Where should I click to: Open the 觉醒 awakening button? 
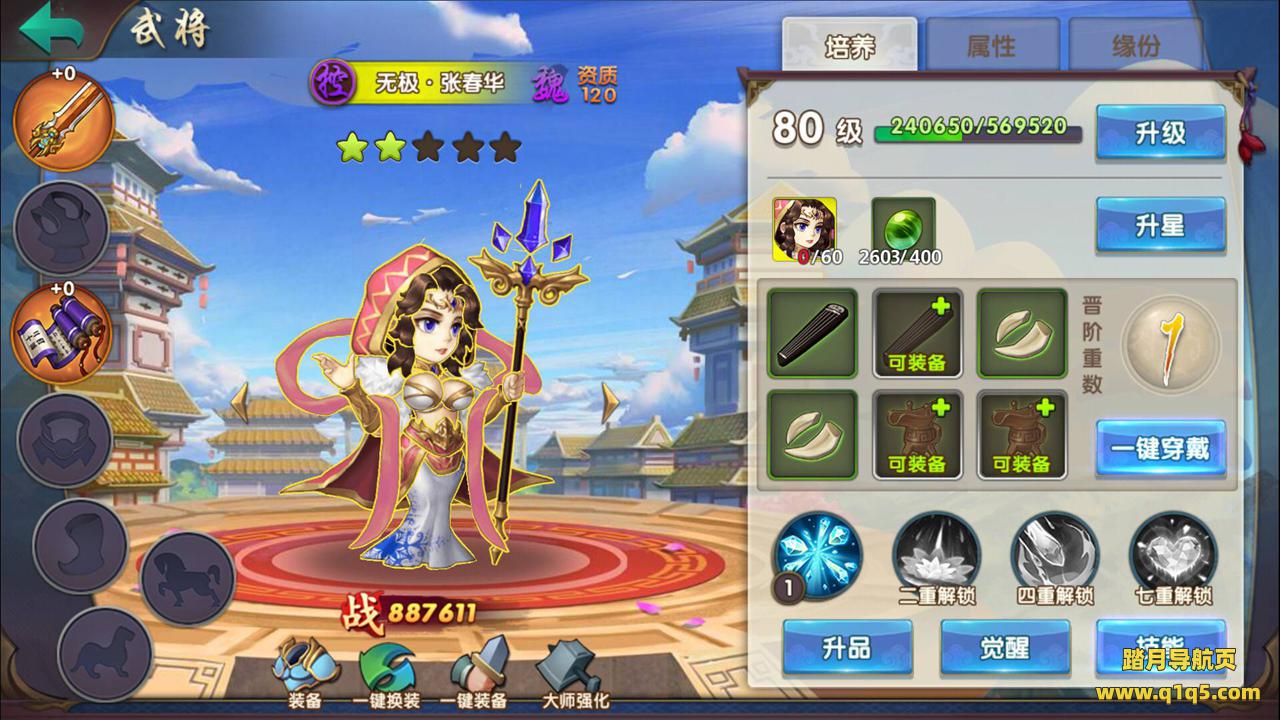coord(1004,648)
